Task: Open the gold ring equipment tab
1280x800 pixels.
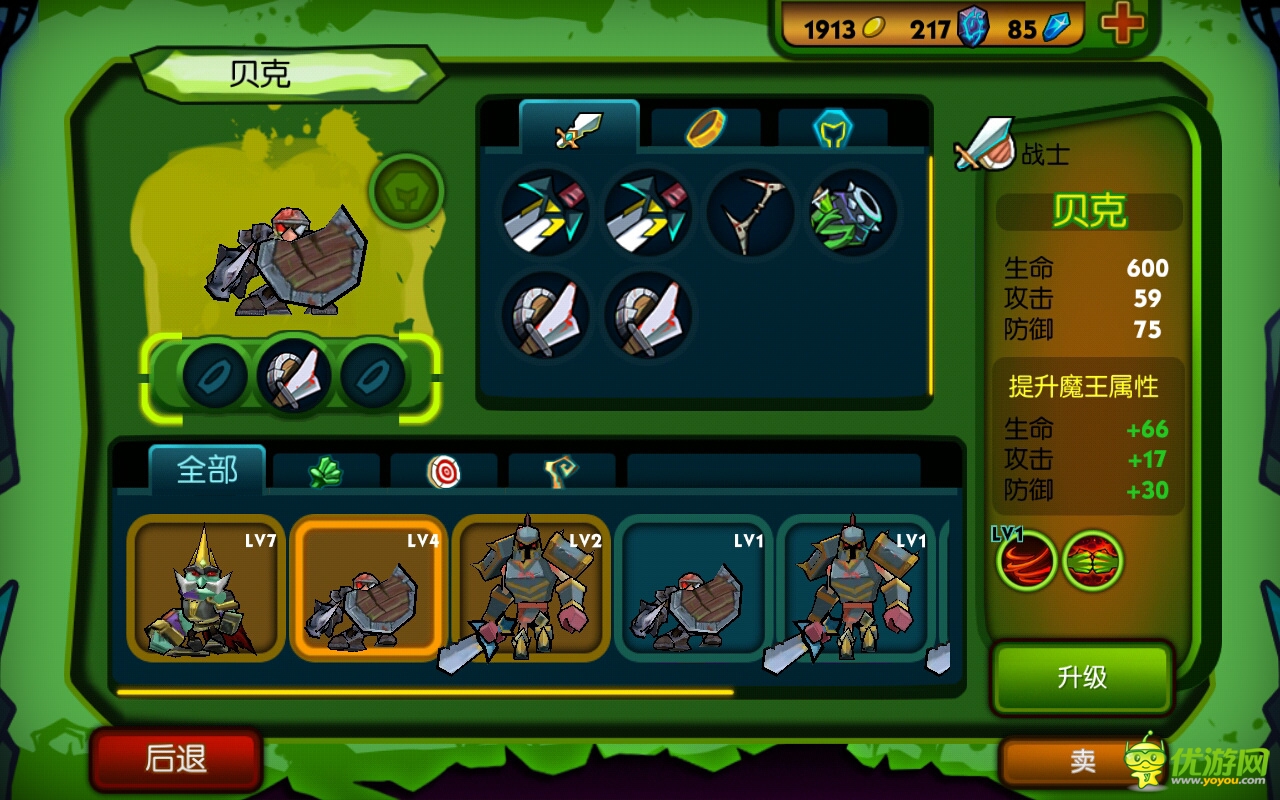Action: click(x=706, y=129)
